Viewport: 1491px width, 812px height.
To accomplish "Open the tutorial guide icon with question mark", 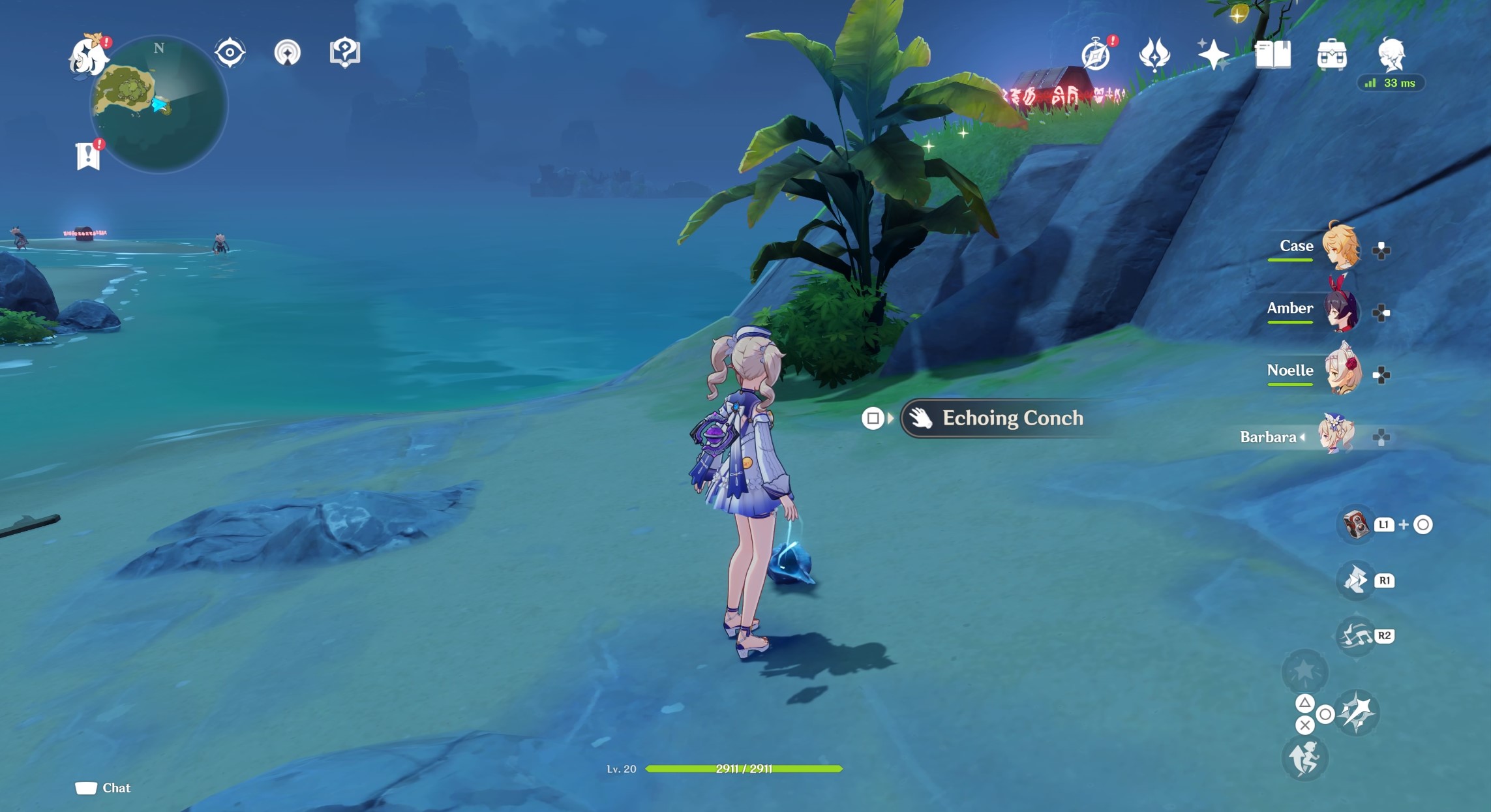I will pyautogui.click(x=344, y=52).
